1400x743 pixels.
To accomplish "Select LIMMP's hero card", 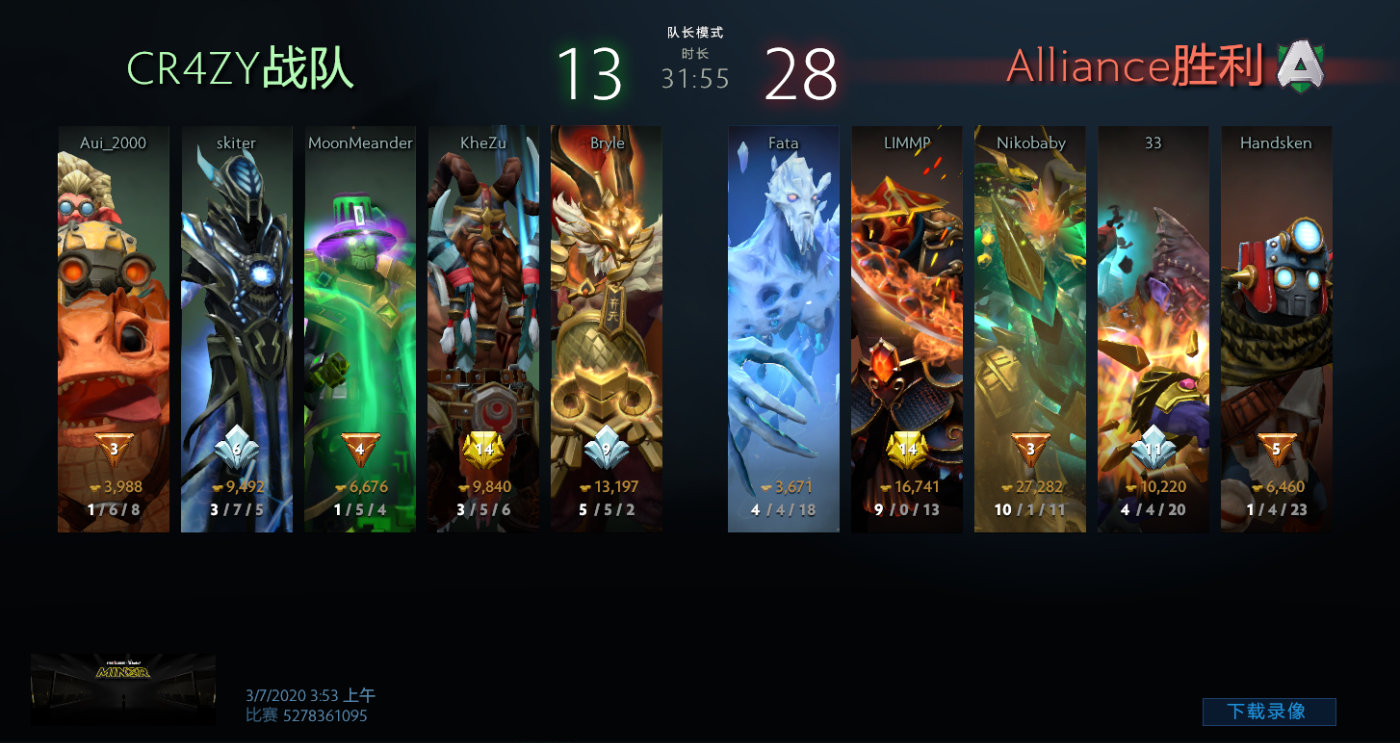I will pyautogui.click(x=907, y=329).
